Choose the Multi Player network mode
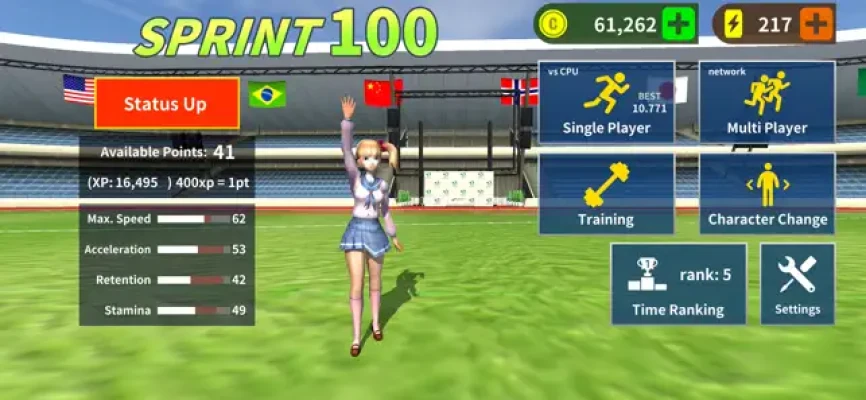This screenshot has height=400, width=866. pyautogui.click(x=767, y=102)
